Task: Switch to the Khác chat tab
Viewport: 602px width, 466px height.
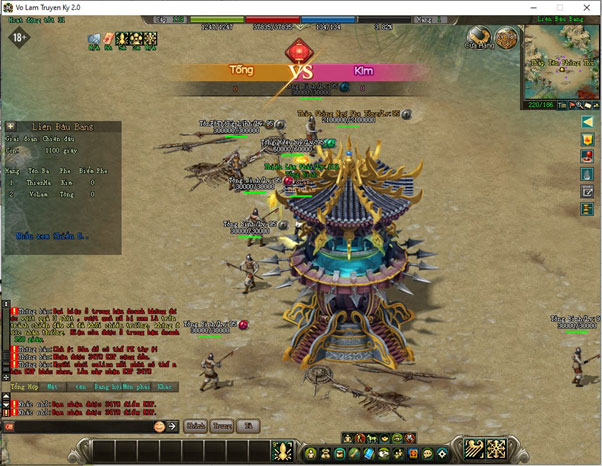Action: [x=165, y=385]
